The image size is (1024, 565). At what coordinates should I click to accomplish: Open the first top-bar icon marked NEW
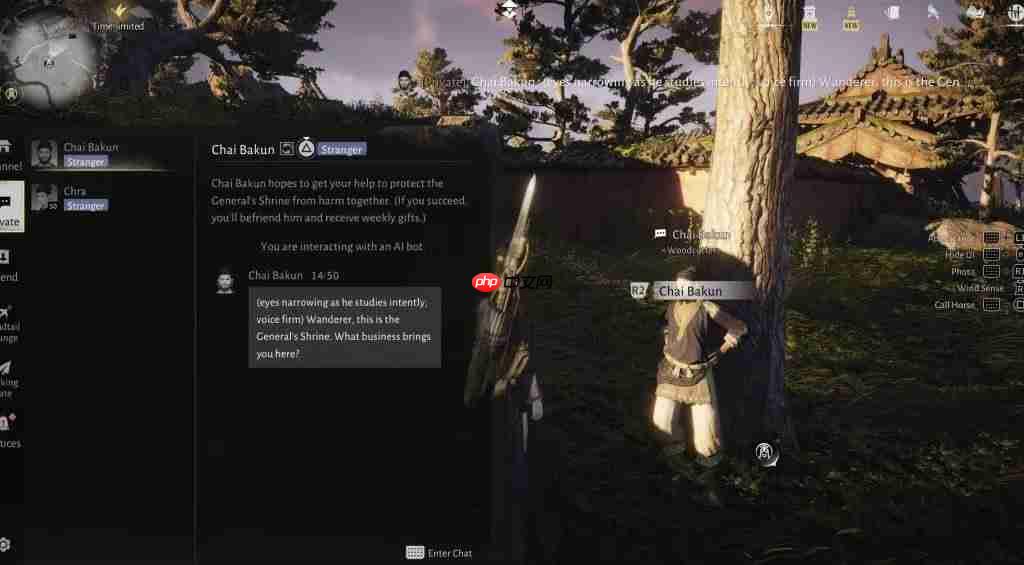pyautogui.click(x=809, y=16)
